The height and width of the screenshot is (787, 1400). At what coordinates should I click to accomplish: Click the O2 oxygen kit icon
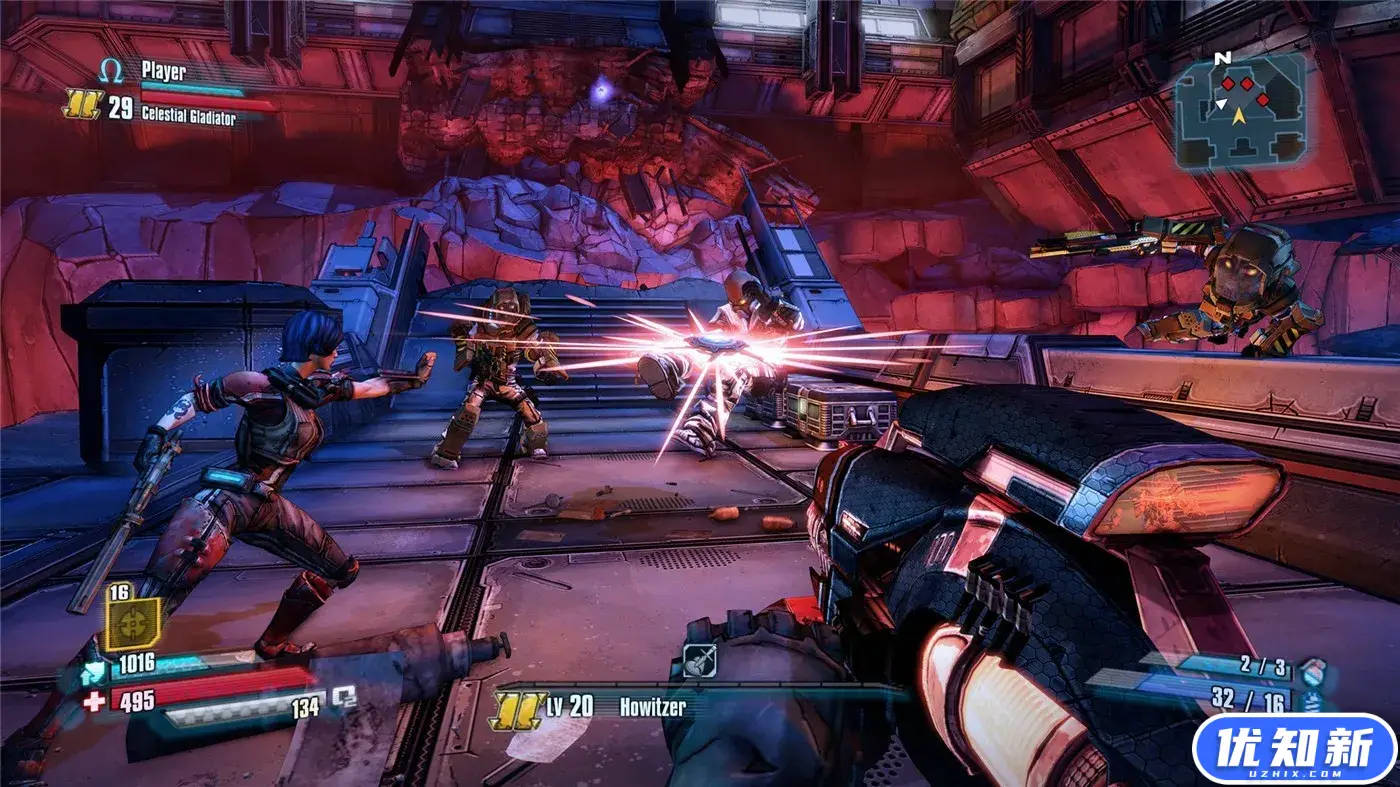click(x=344, y=697)
